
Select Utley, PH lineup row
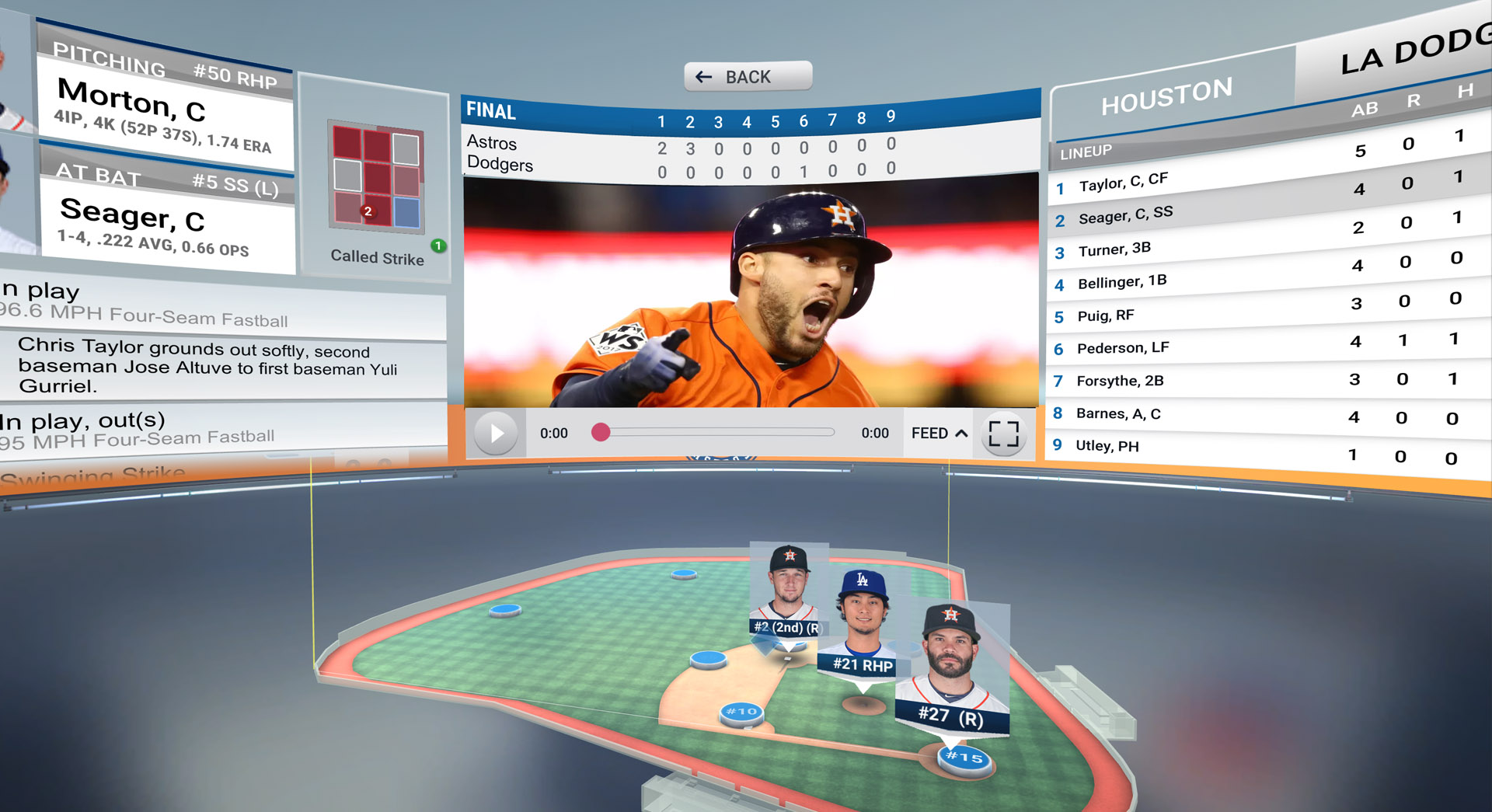(x=1107, y=446)
